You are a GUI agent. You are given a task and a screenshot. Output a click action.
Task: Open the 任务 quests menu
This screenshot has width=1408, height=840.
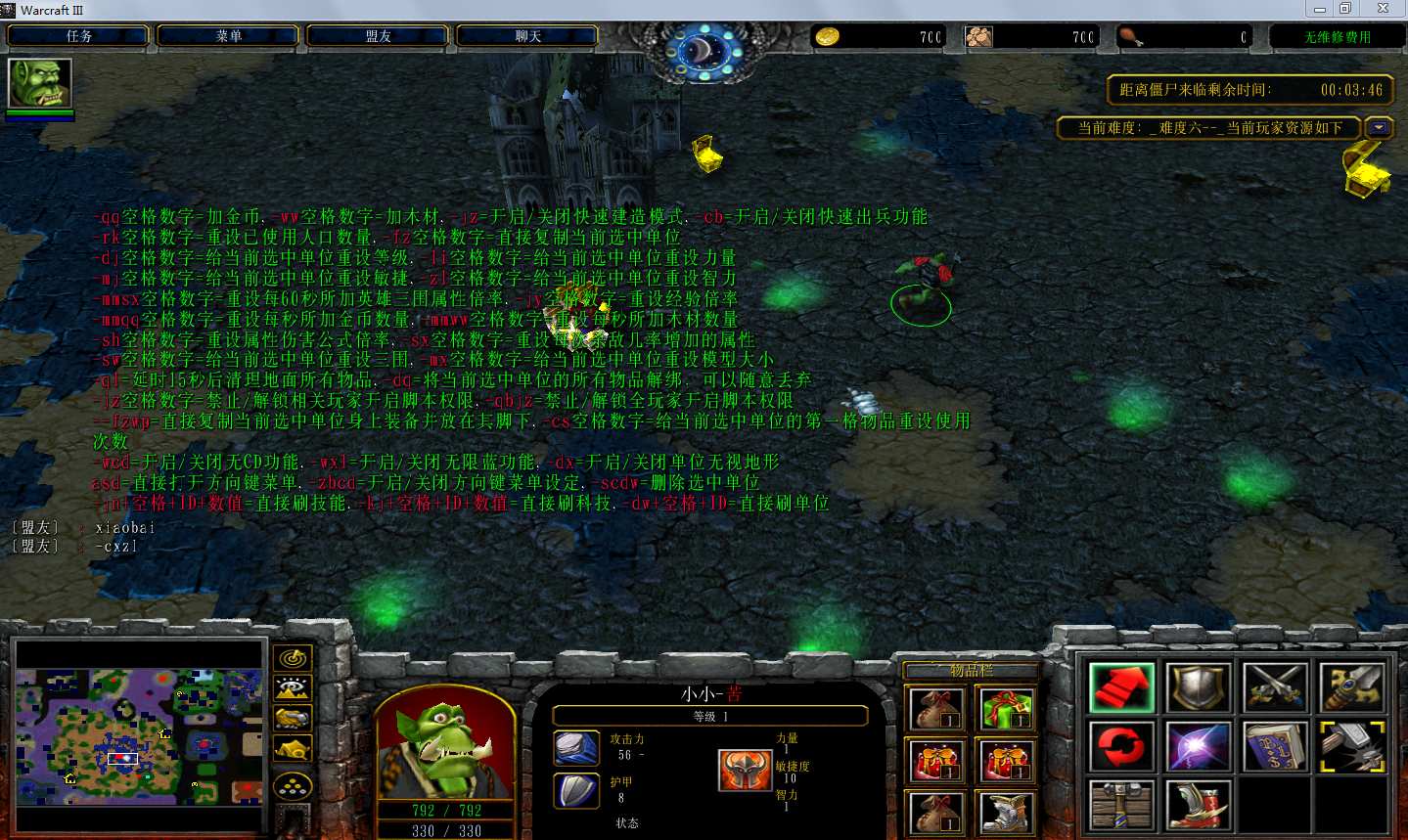78,36
